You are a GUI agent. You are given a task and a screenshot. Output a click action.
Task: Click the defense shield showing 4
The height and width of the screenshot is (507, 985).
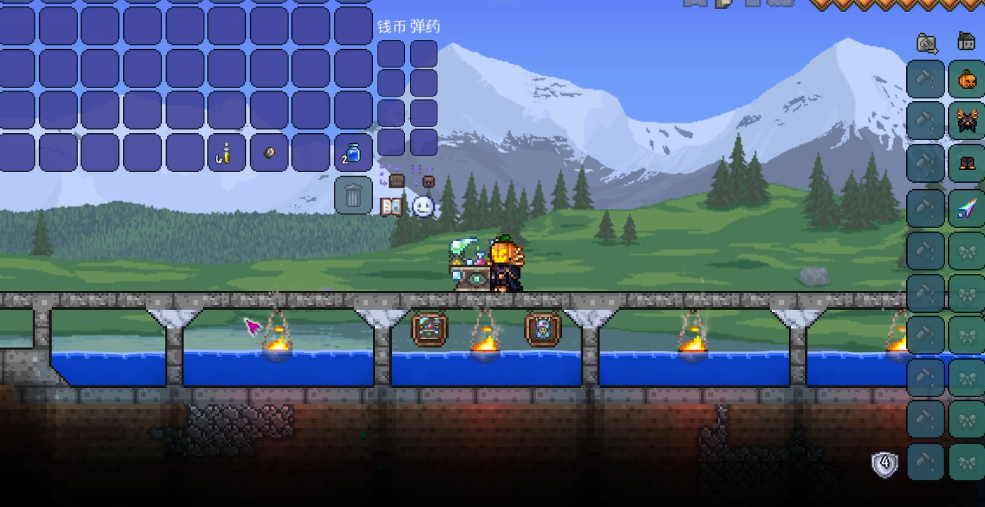[884, 464]
